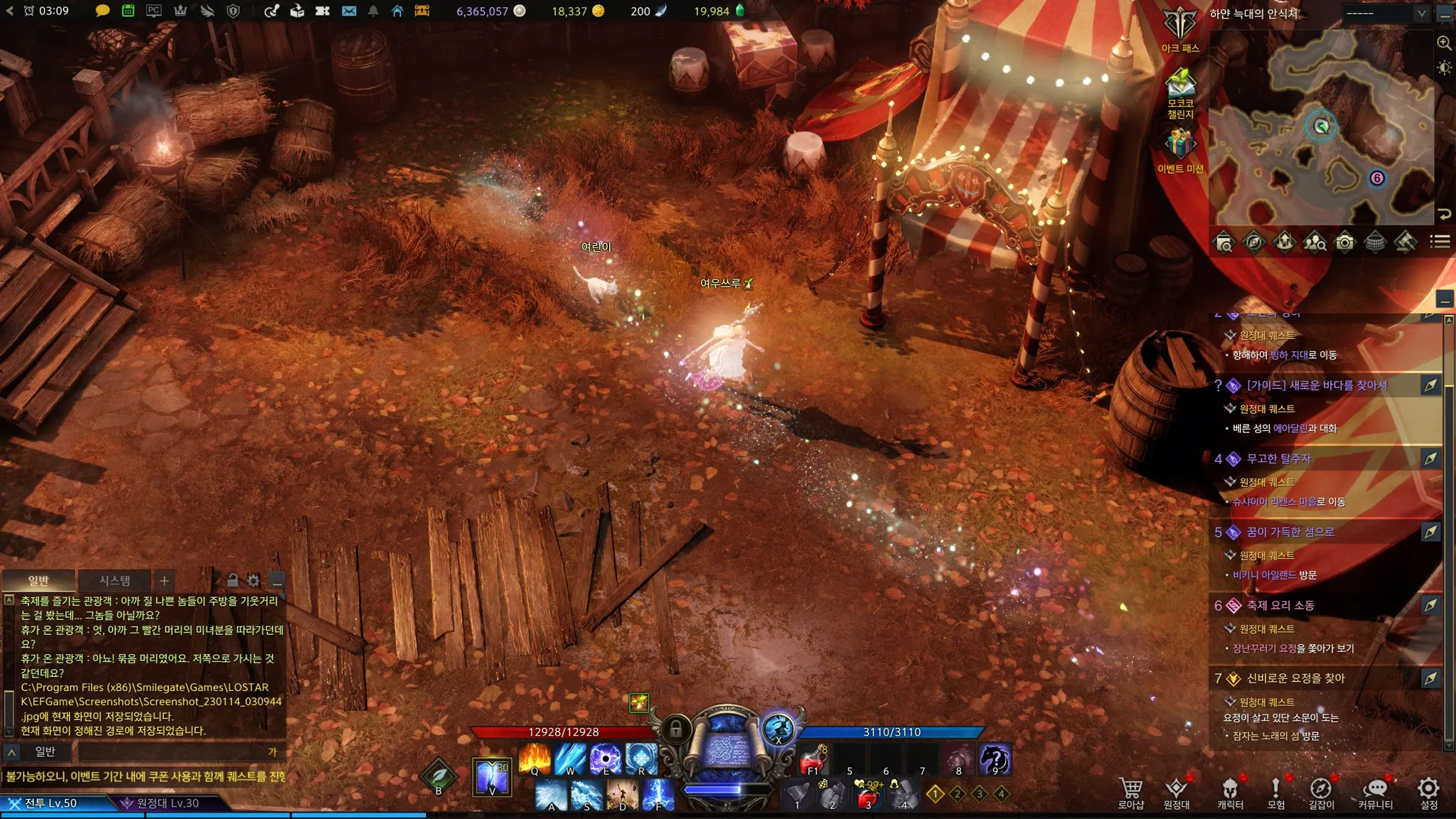
Task: Open the 길잡이 guide menu
Action: click(1321, 792)
